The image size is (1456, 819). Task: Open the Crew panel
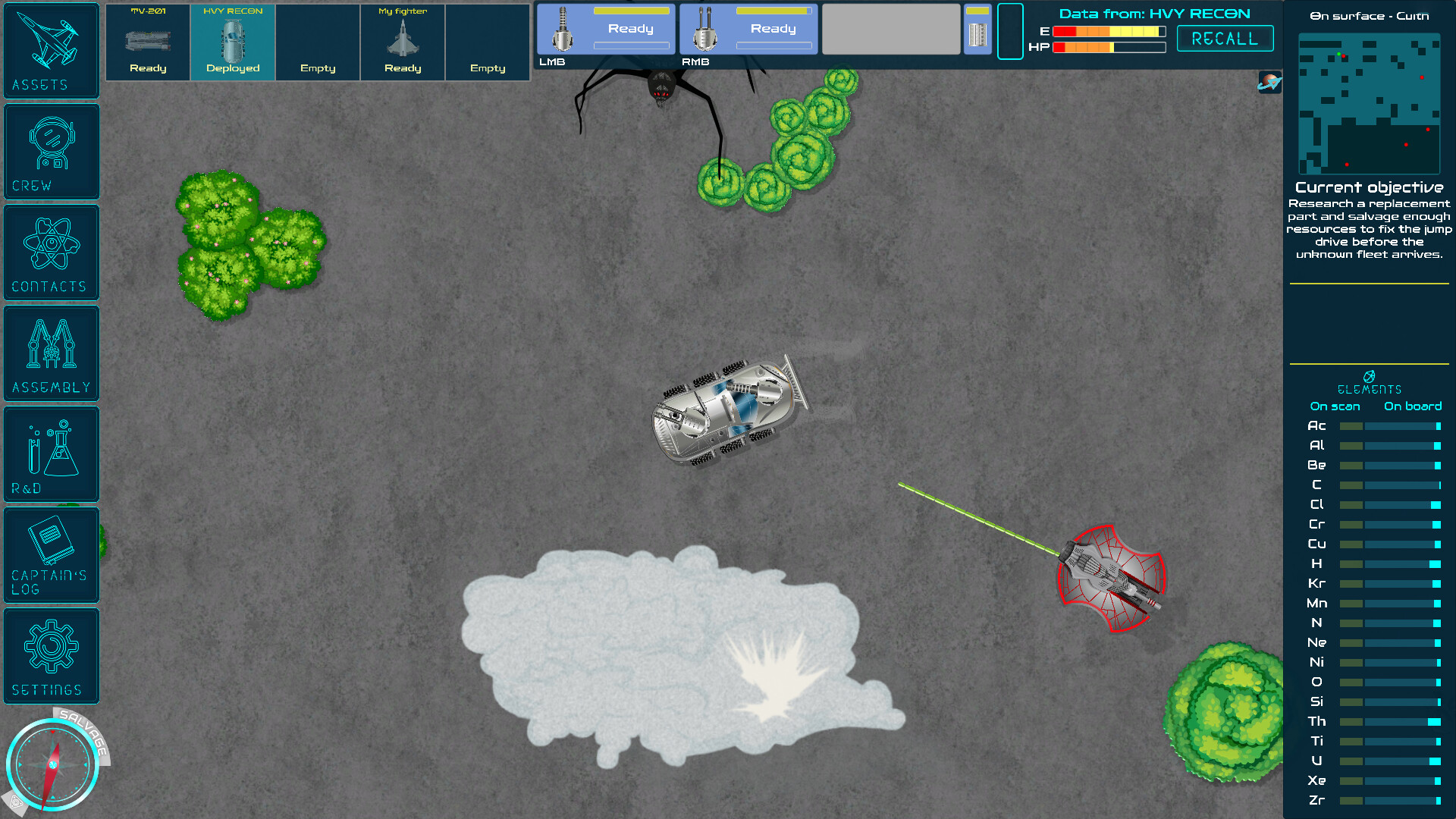pos(51,150)
